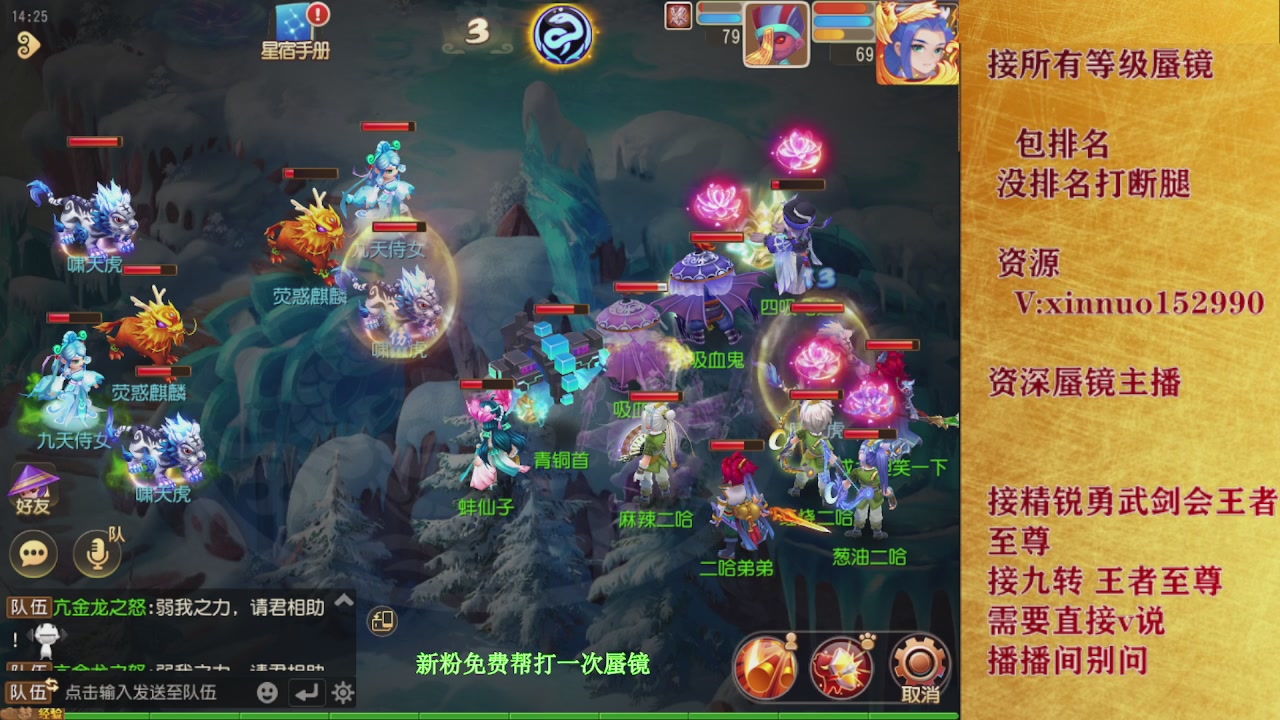The width and height of the screenshot is (1280, 720).
Task: Expand the swirl icon under the clock
Action: [x=27, y=46]
